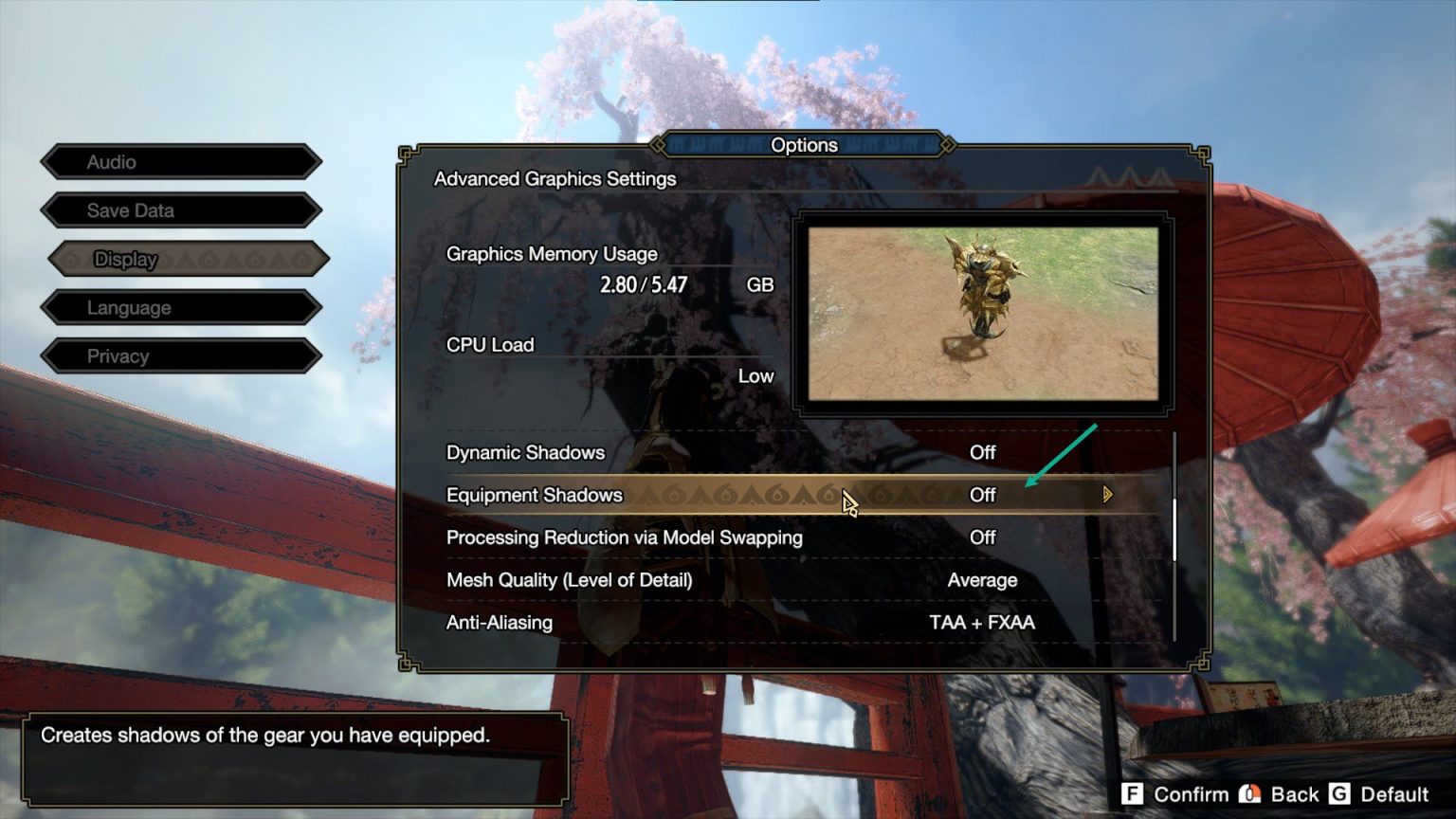Open the Save Data menu
The width and height of the screenshot is (1456, 819).
point(180,209)
